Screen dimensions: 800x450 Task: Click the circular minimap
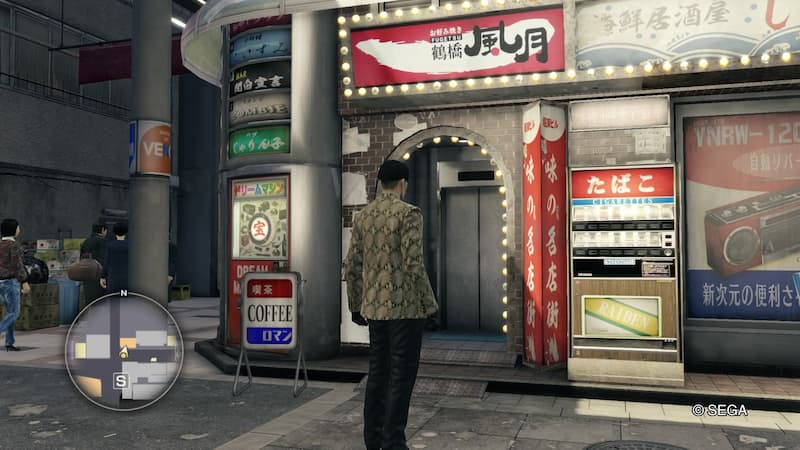124,350
